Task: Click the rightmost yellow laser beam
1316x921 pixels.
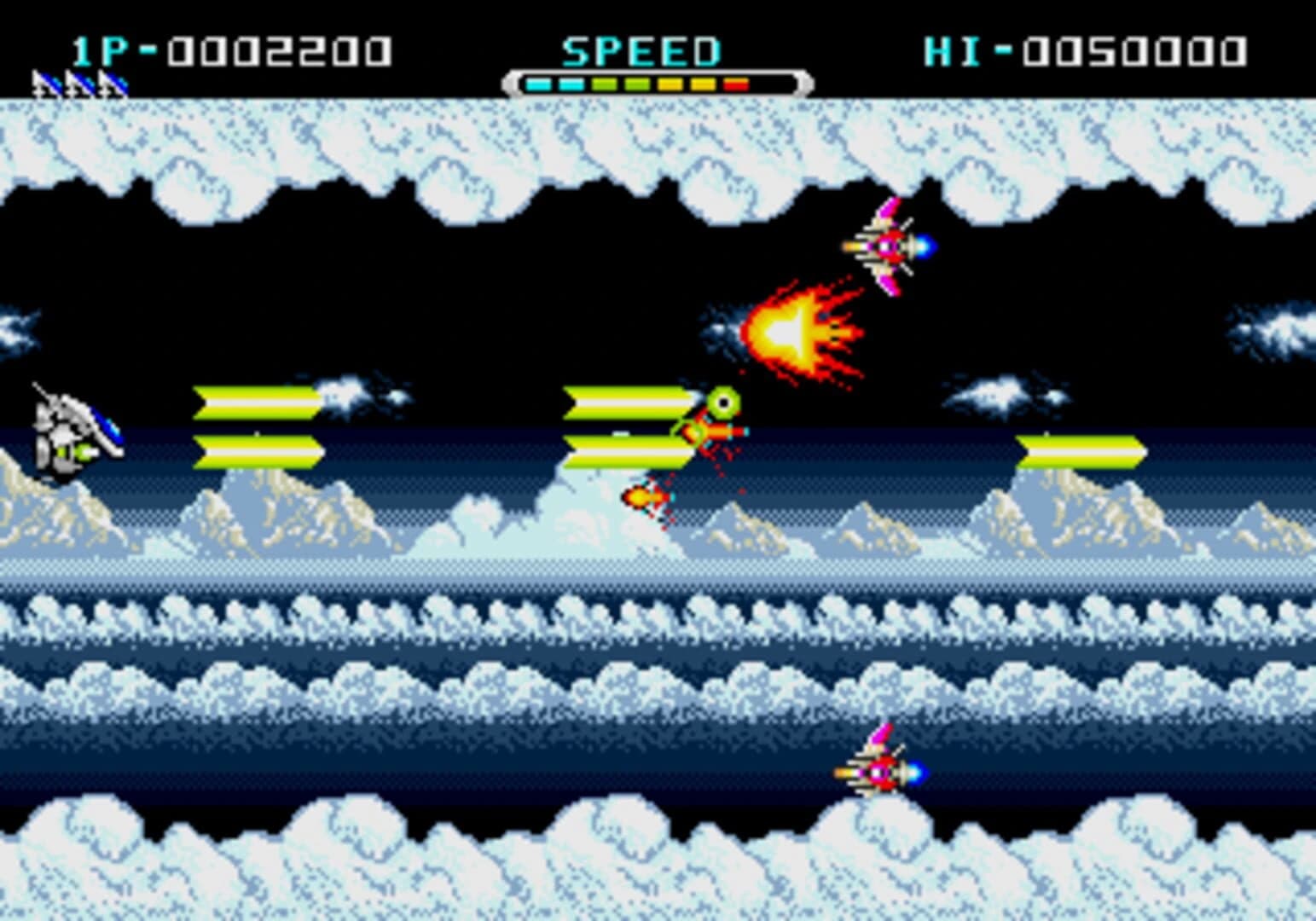Action: (x=1081, y=450)
